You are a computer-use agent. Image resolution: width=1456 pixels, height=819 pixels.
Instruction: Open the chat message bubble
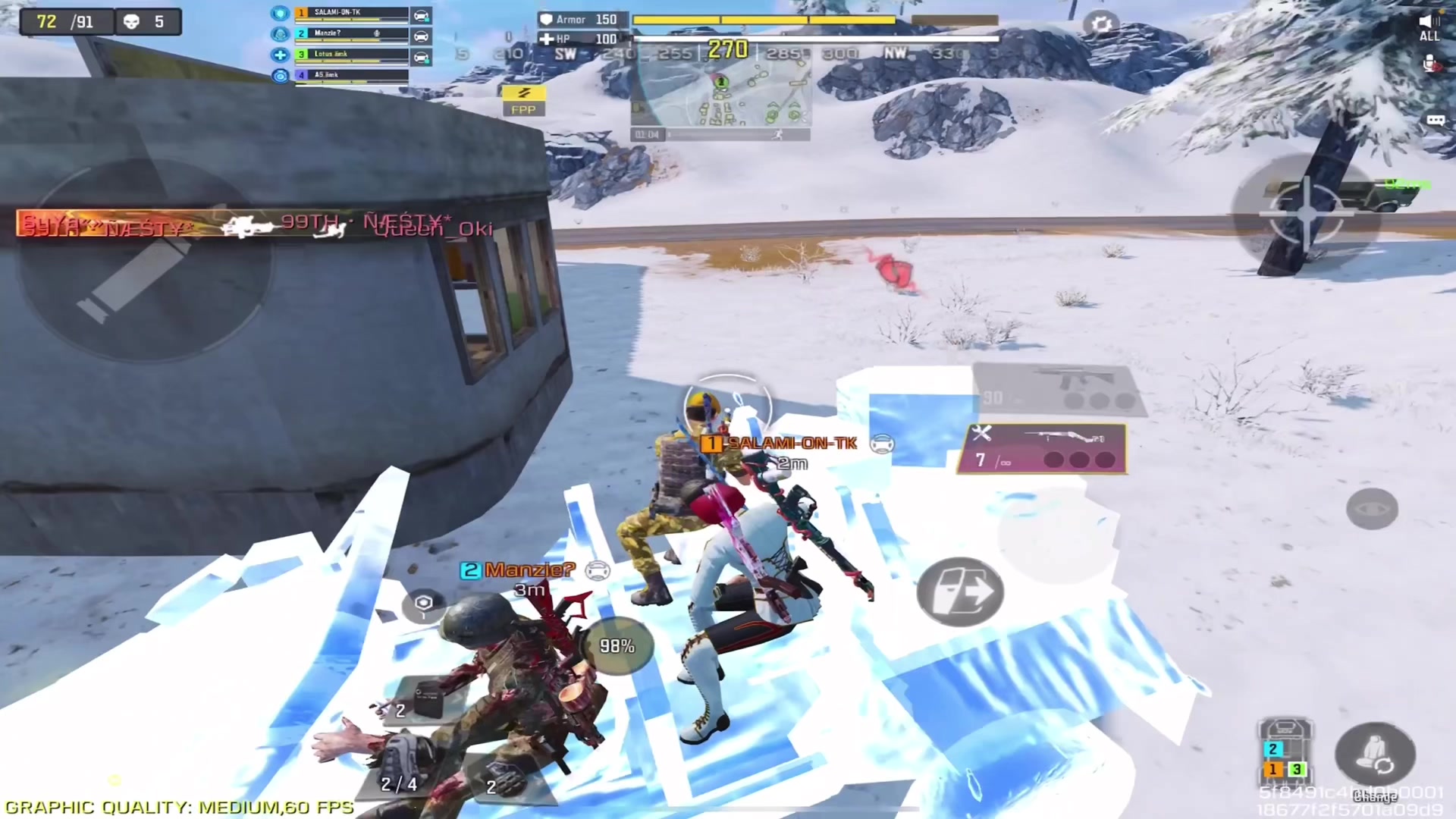pyautogui.click(x=1435, y=121)
